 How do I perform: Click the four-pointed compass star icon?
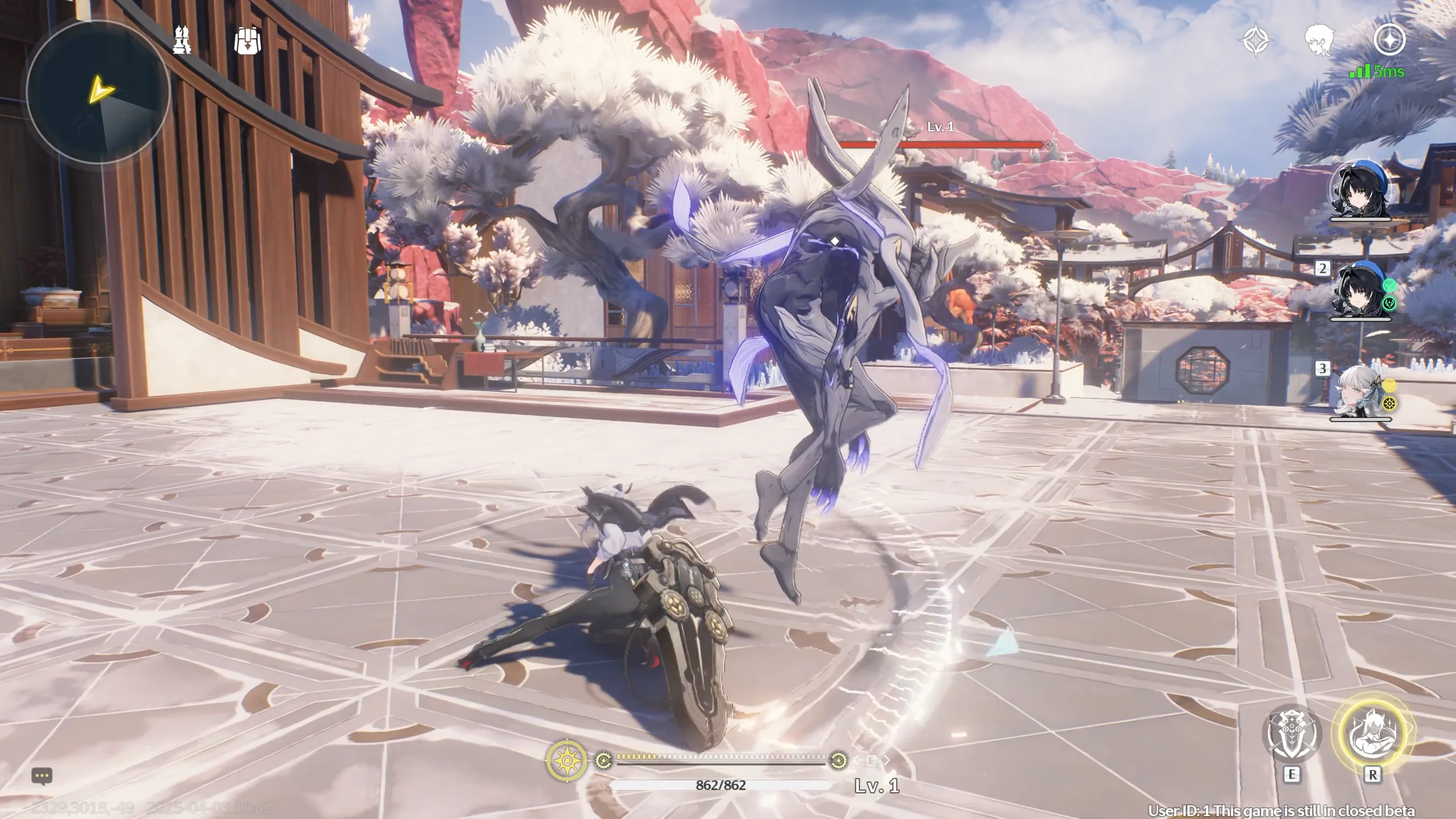point(1255,40)
